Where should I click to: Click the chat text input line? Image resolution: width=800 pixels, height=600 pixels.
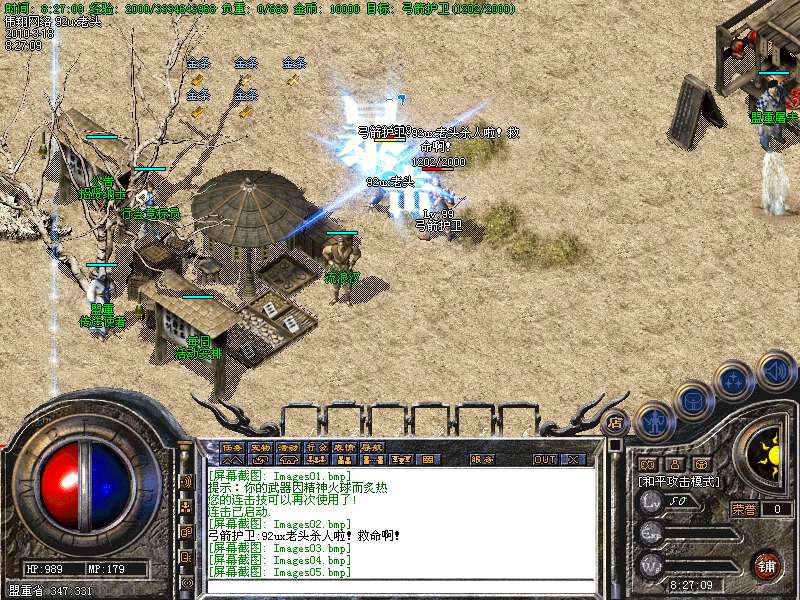pos(400,587)
